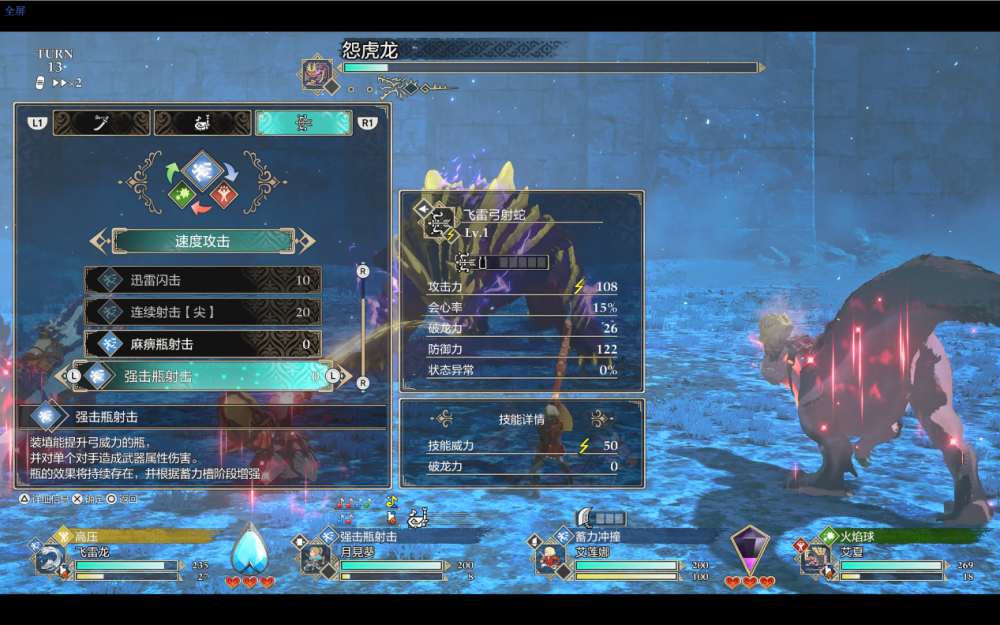Select the red power attack type icon

(224, 194)
